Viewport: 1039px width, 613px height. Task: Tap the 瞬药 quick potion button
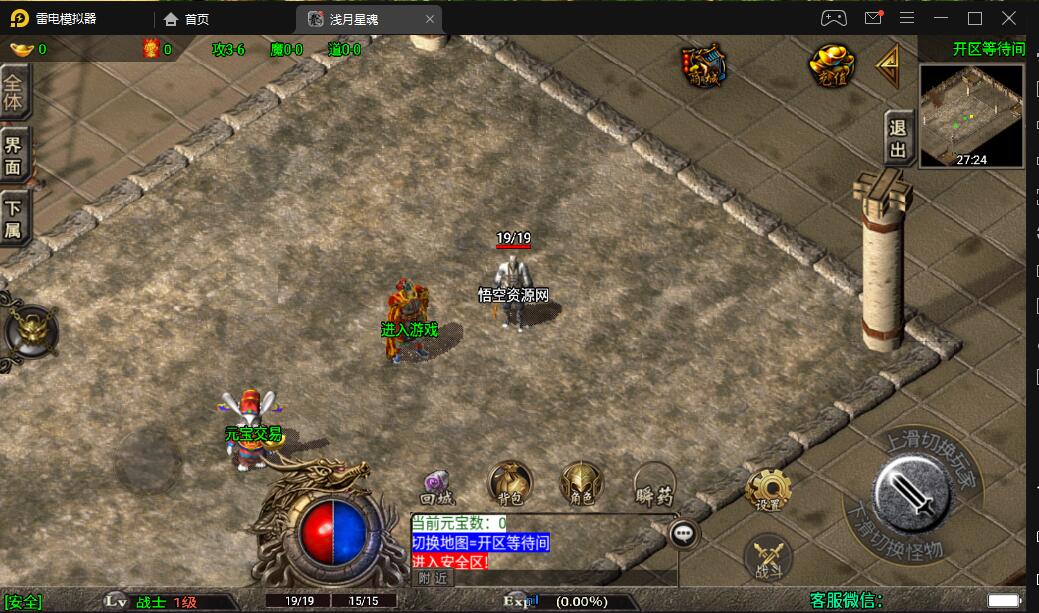click(654, 482)
